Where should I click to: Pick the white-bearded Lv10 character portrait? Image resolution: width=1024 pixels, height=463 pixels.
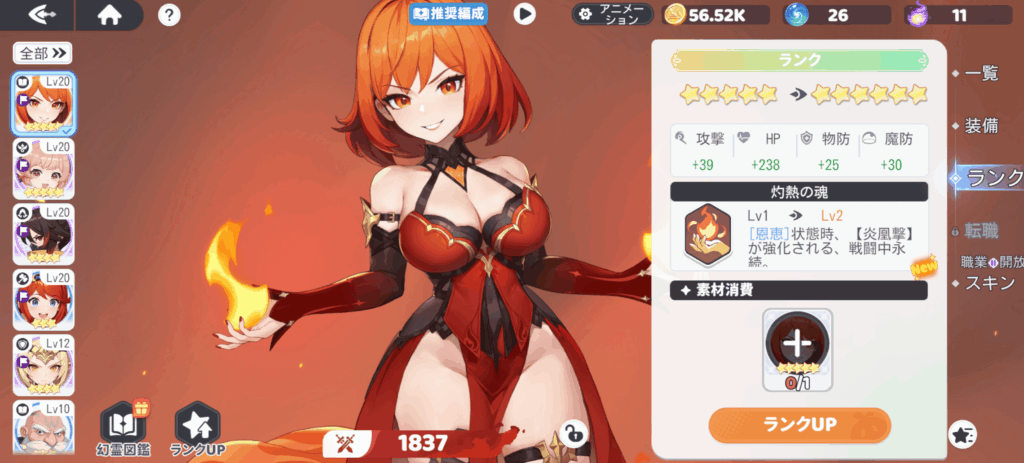[x=42, y=428]
